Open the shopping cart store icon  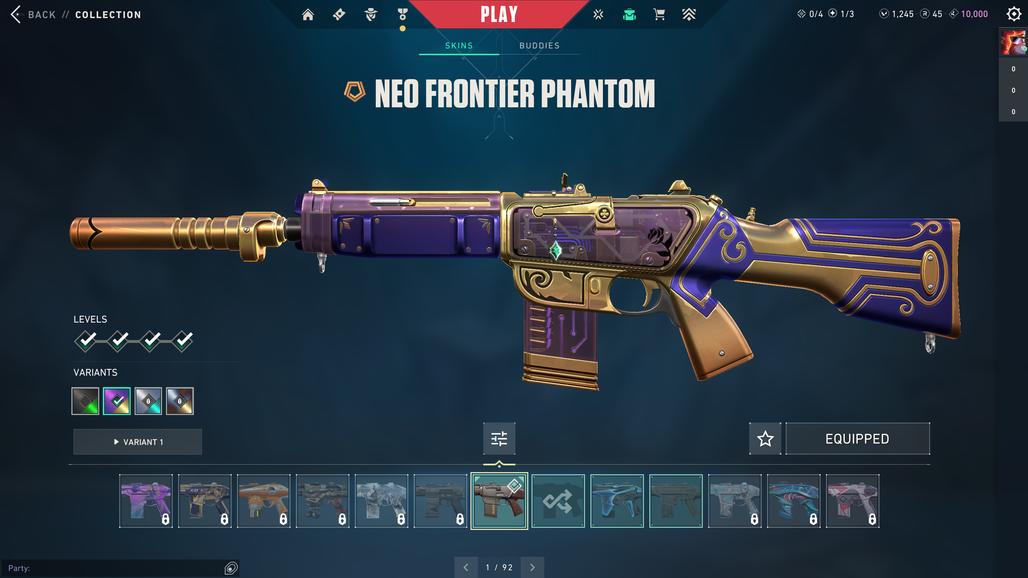point(659,15)
